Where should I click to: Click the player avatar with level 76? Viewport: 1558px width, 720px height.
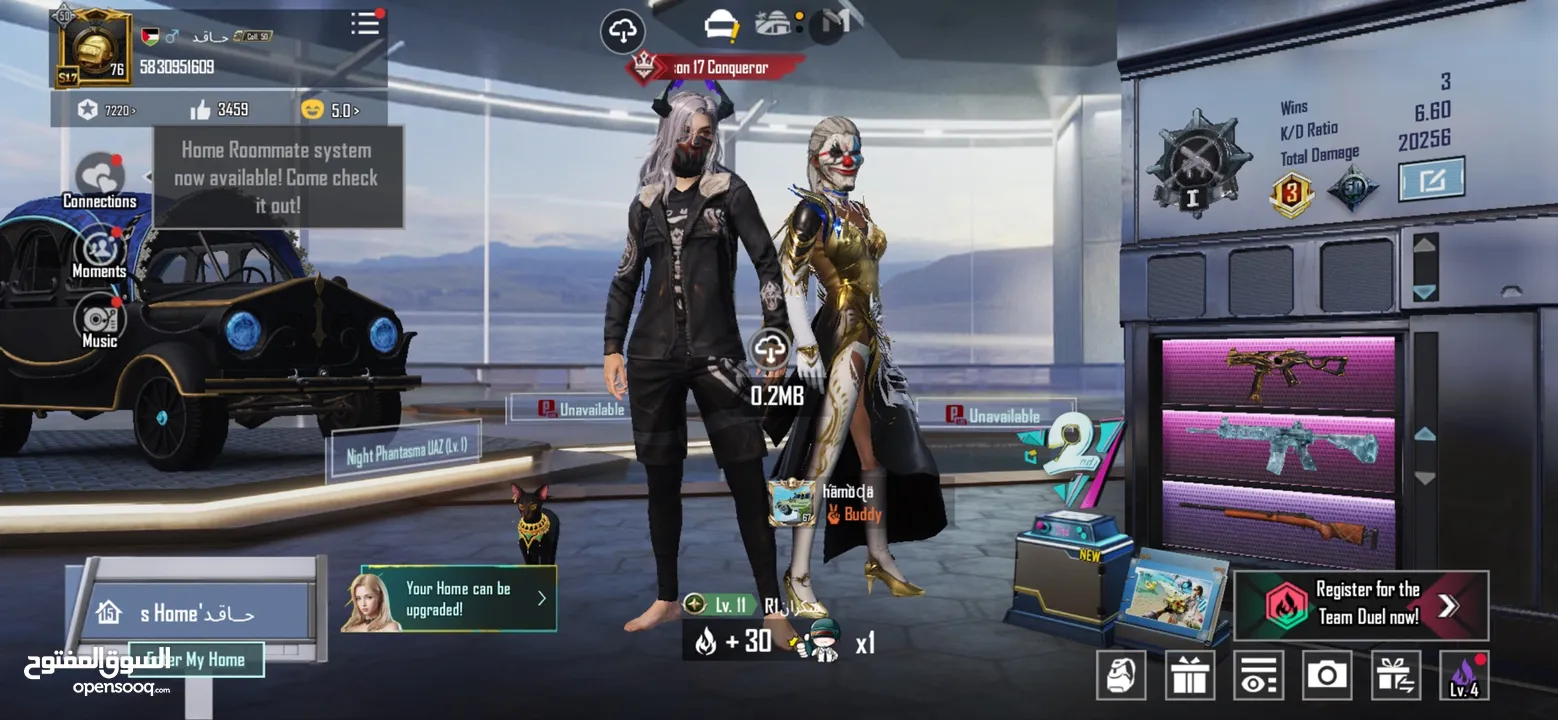click(x=92, y=46)
